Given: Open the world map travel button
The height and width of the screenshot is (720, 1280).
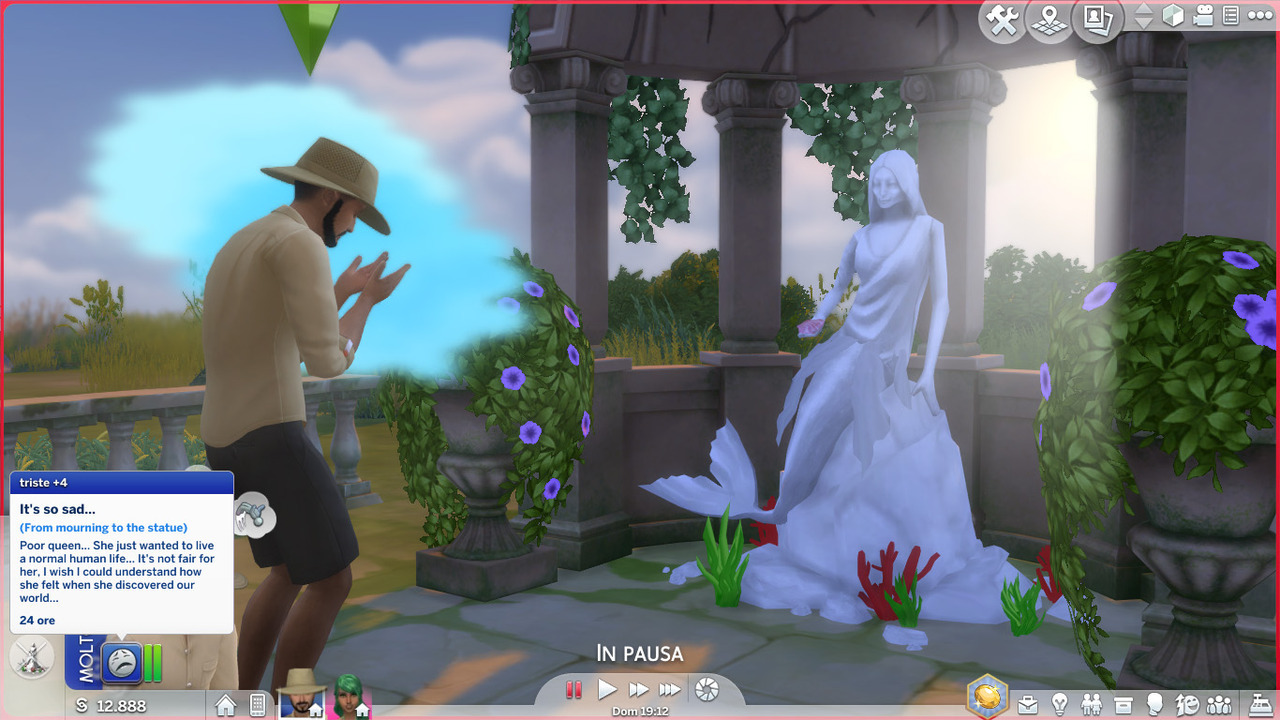Looking at the screenshot, I should coord(1049,20).
